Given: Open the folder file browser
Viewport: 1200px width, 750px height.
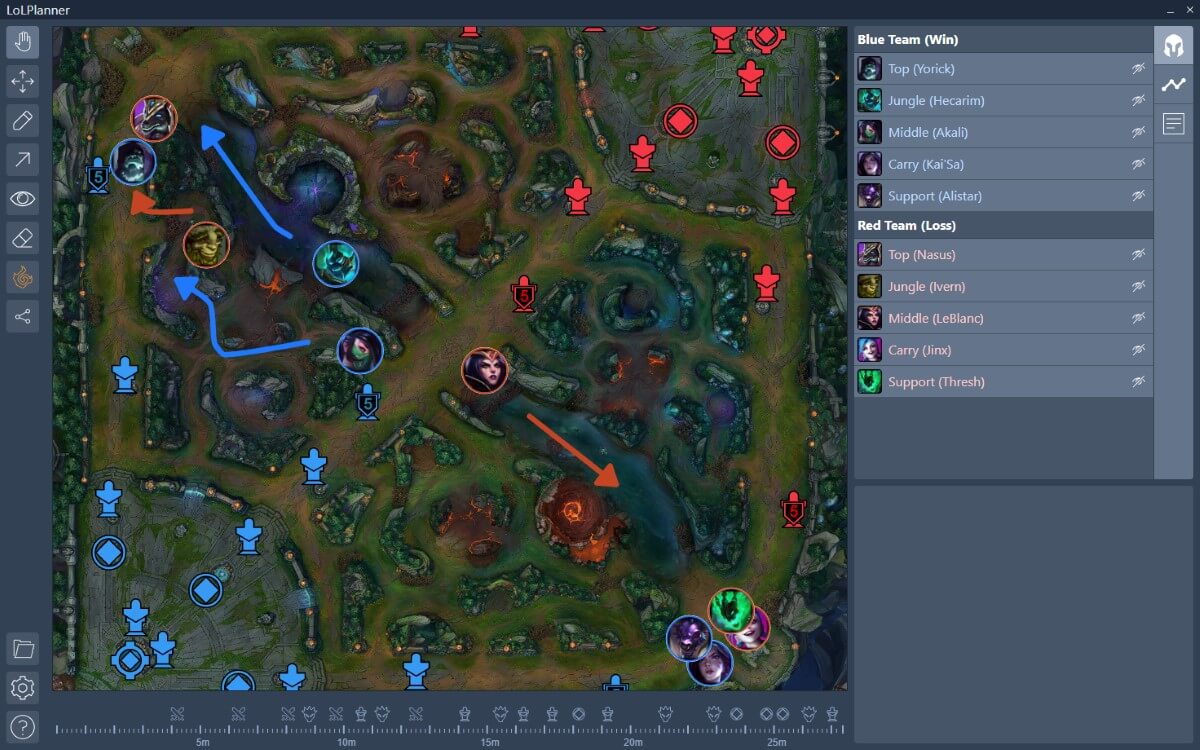Looking at the screenshot, I should pos(23,649).
